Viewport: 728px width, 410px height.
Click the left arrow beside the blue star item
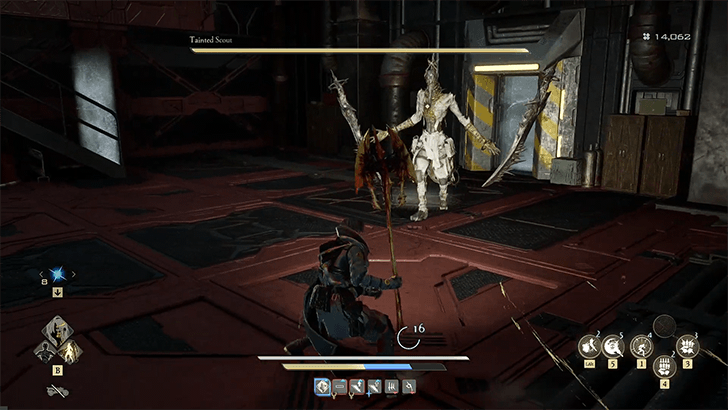pyautogui.click(x=42, y=273)
